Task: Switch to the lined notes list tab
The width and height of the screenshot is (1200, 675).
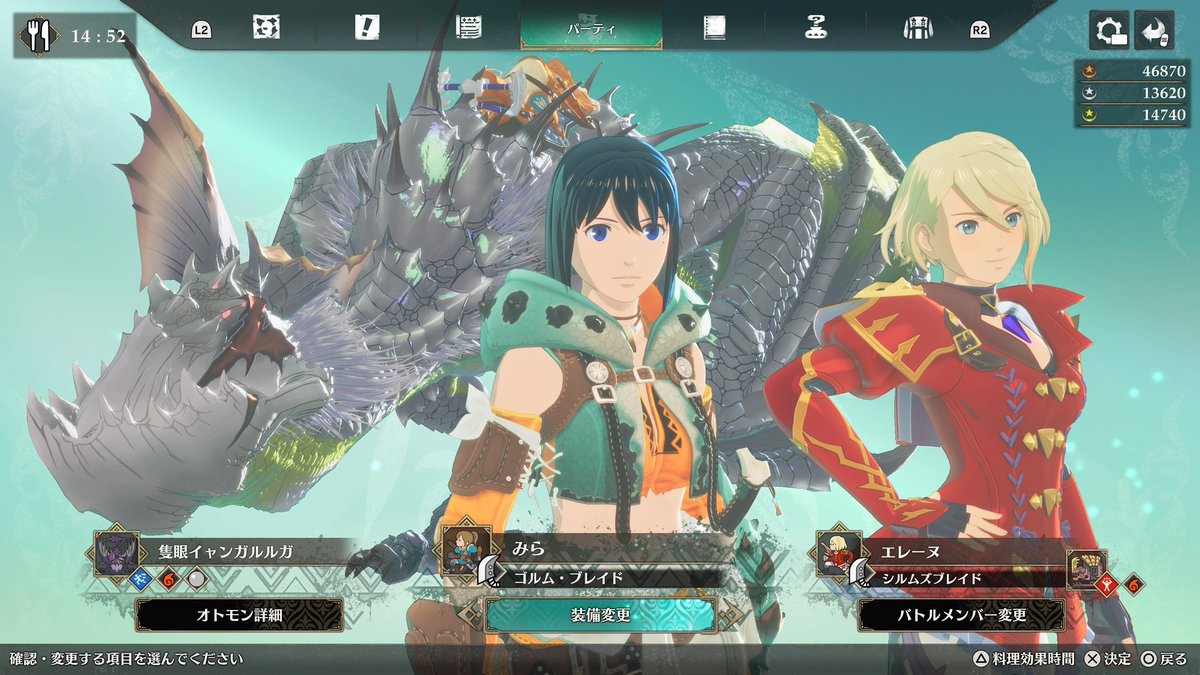Action: tap(468, 28)
